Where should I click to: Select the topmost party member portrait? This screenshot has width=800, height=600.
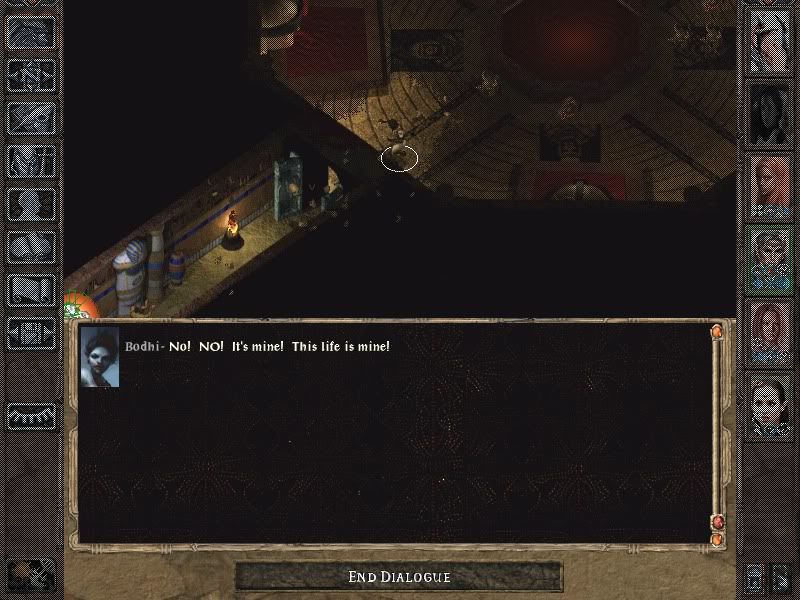(x=771, y=40)
